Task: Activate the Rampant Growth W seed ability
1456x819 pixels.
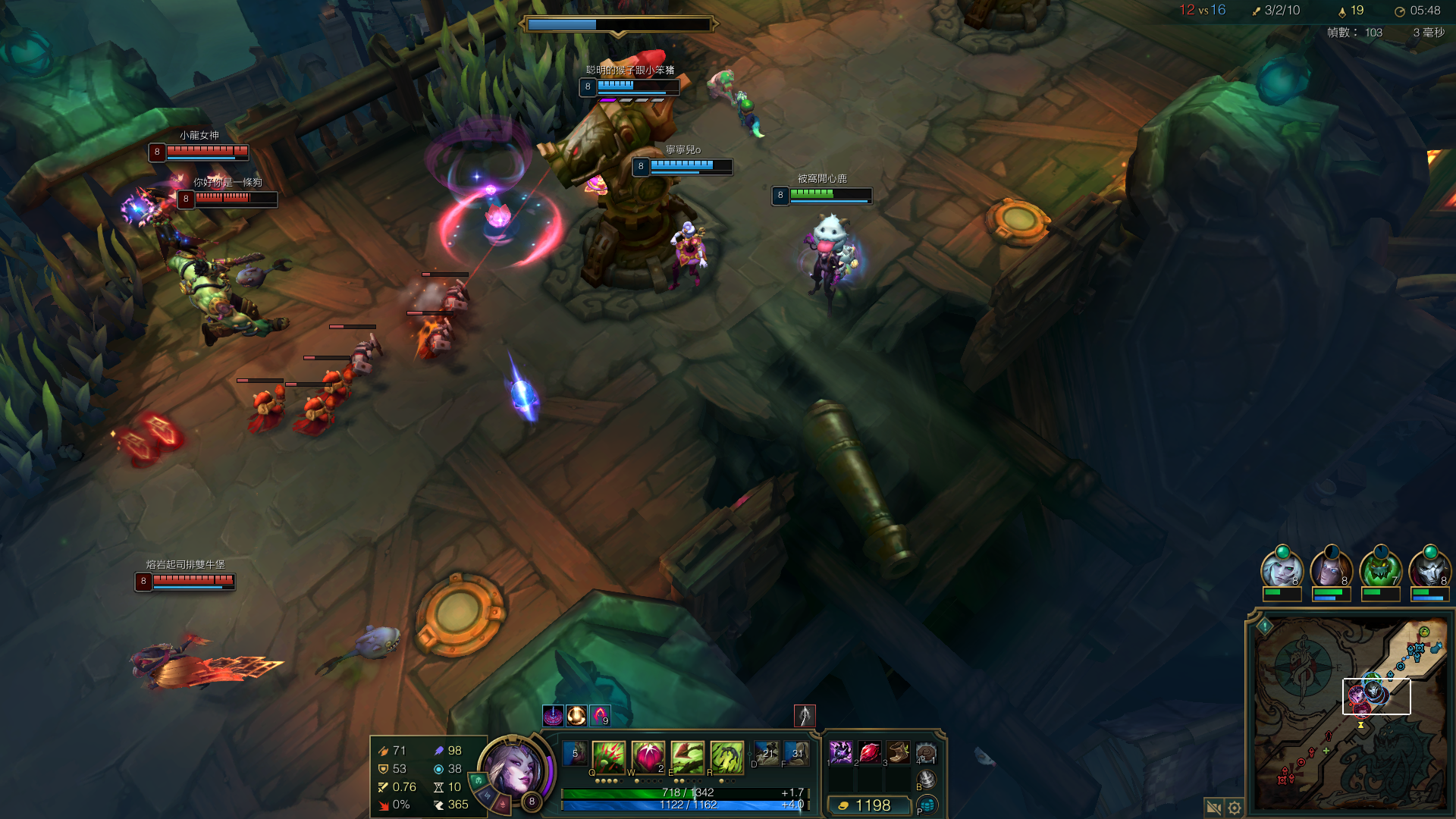Action: (x=648, y=757)
